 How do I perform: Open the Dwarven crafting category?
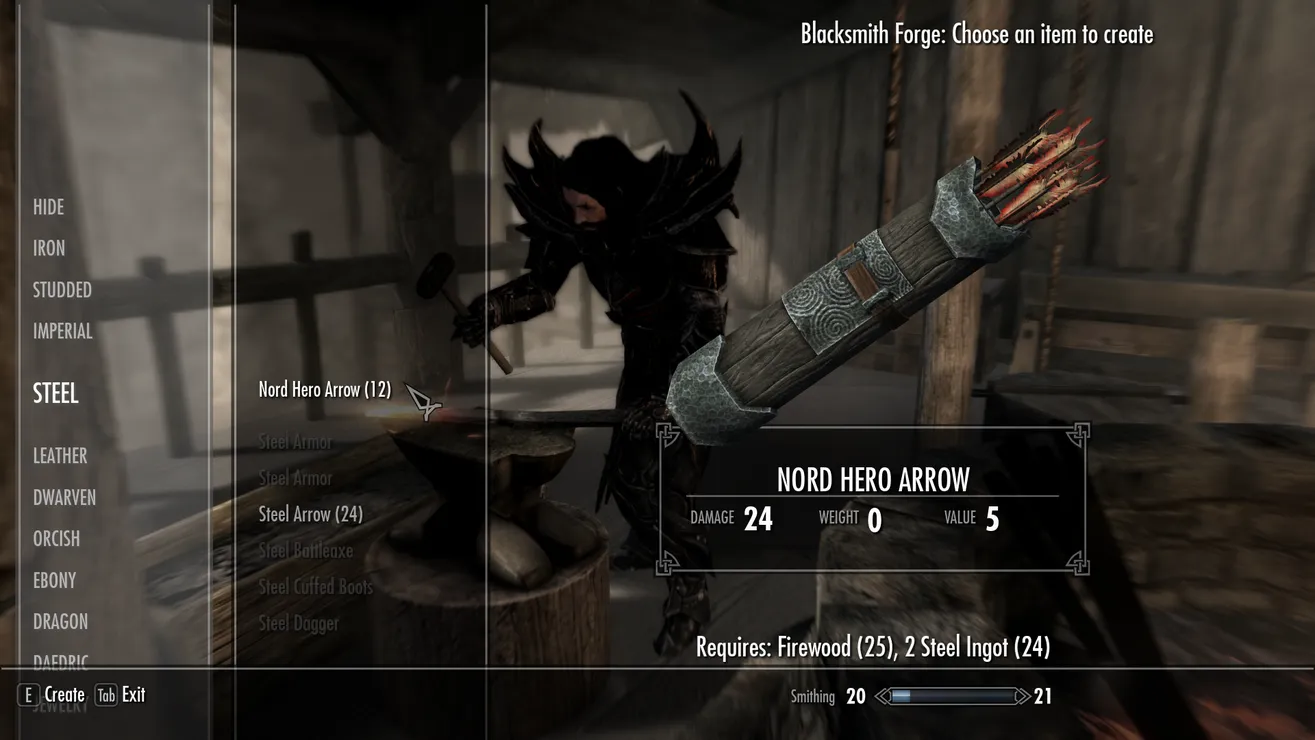tap(64, 497)
